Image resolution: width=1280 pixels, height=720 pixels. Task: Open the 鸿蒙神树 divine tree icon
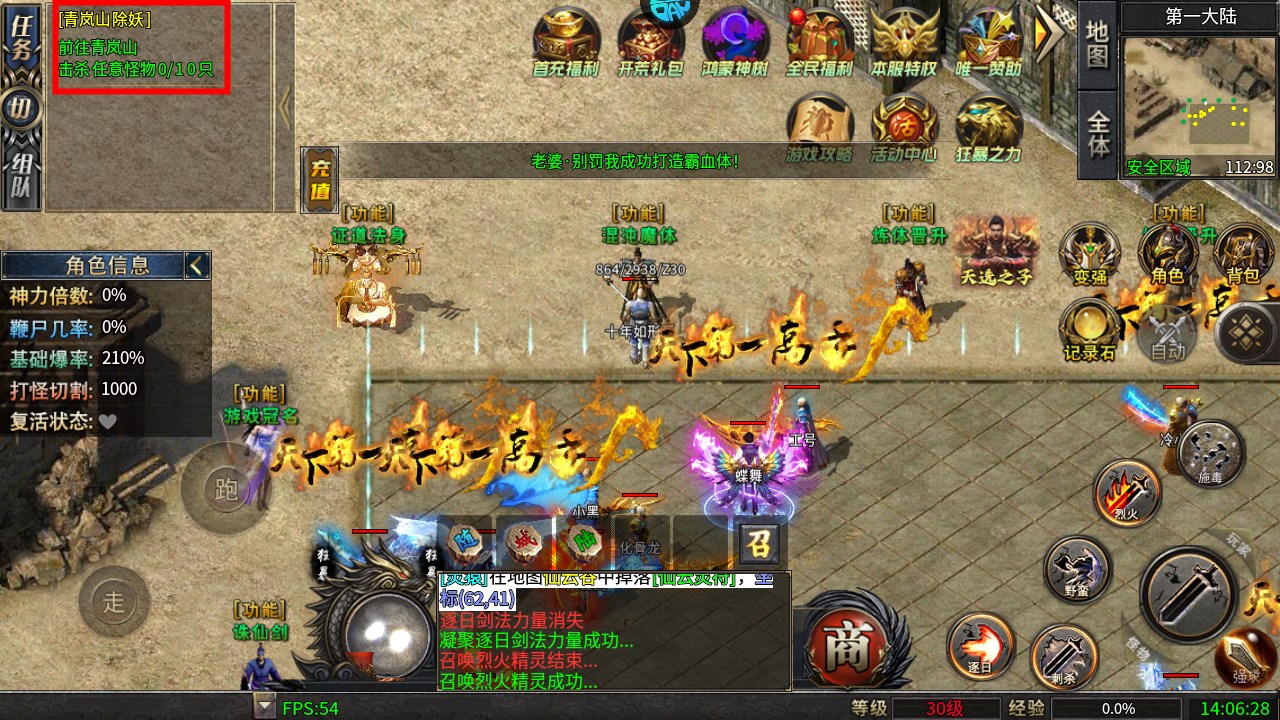point(735,43)
